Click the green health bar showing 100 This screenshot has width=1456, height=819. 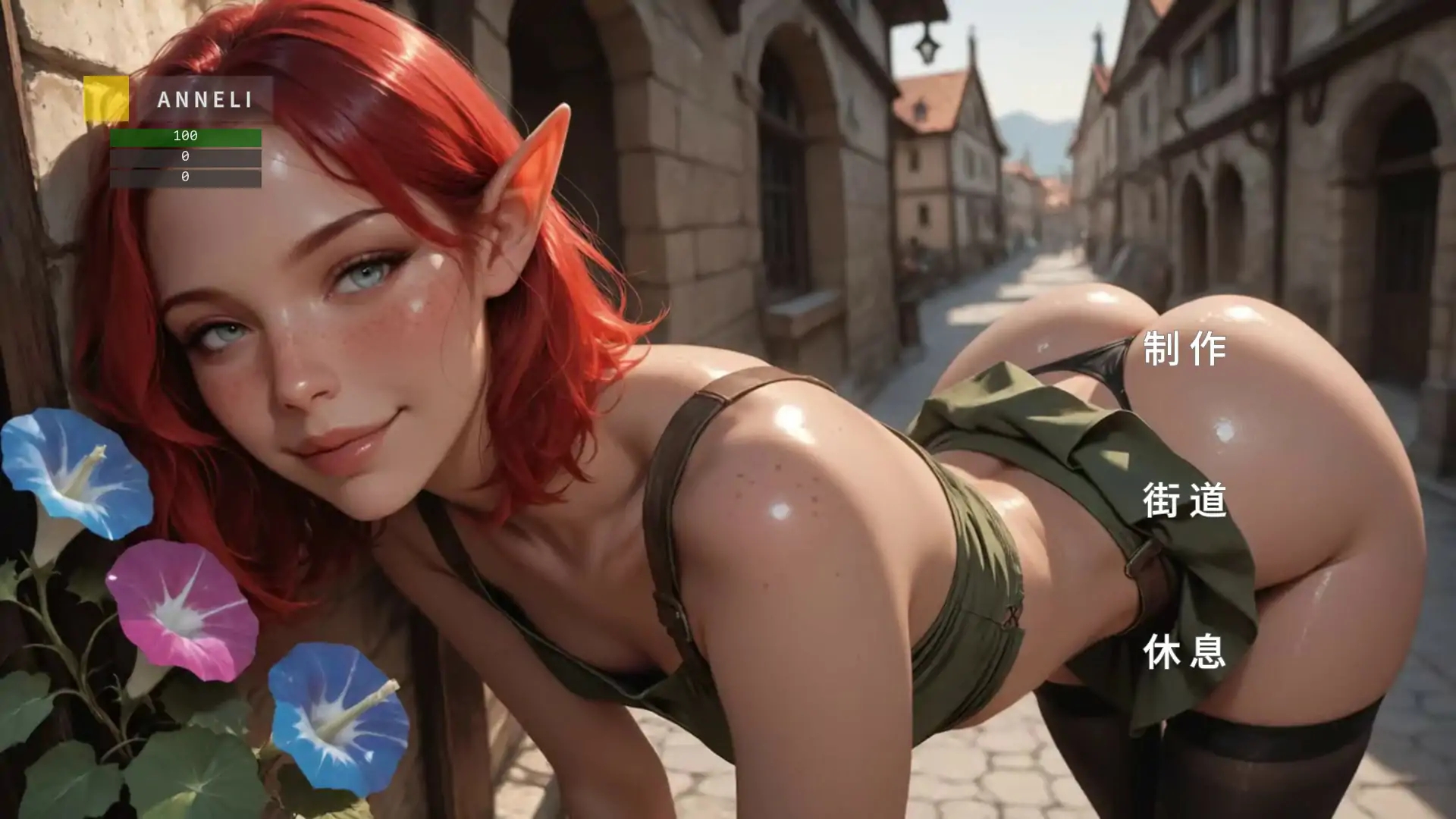pyautogui.click(x=184, y=138)
